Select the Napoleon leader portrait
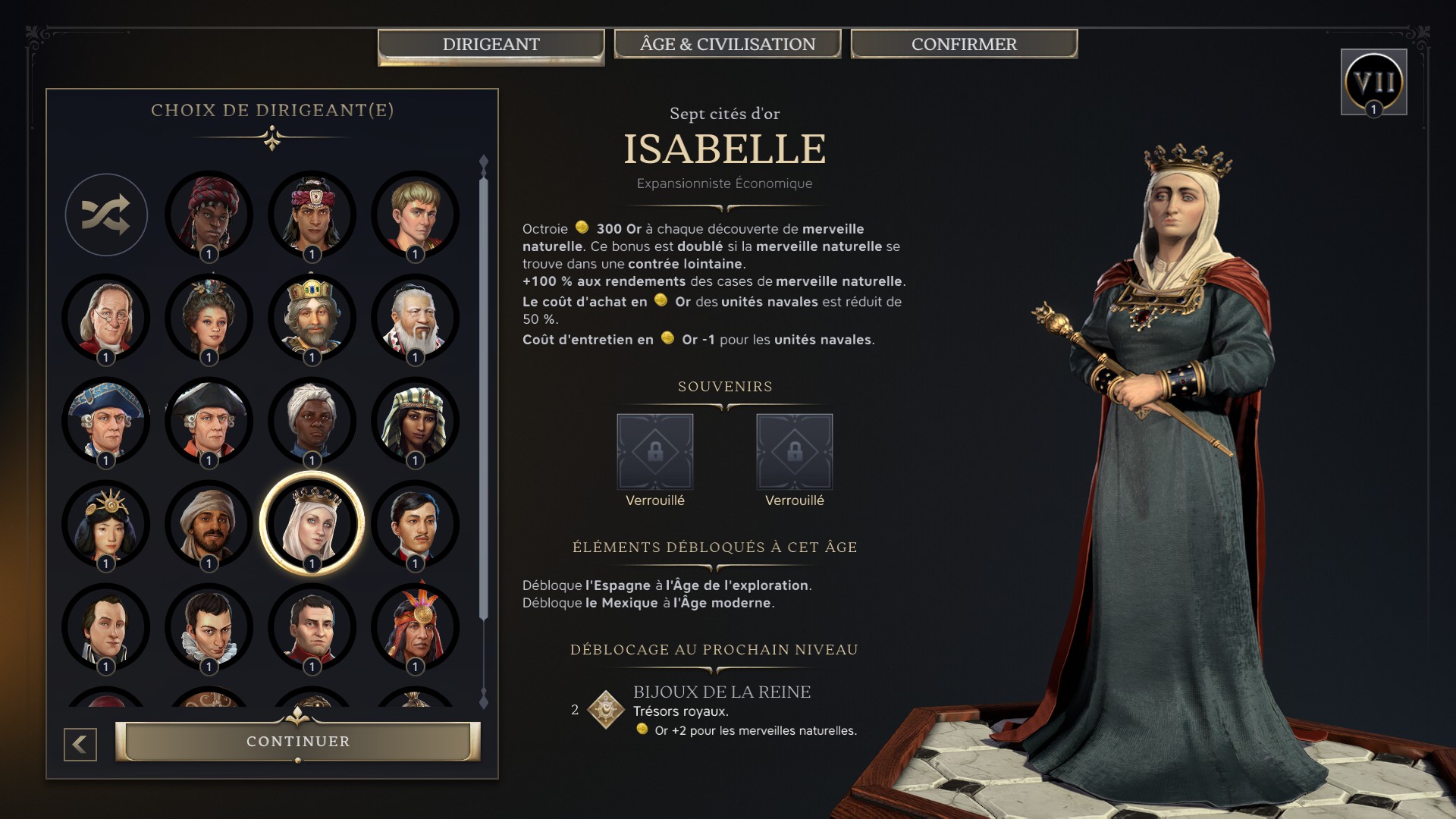This screenshot has width=1456, height=819. (311, 628)
